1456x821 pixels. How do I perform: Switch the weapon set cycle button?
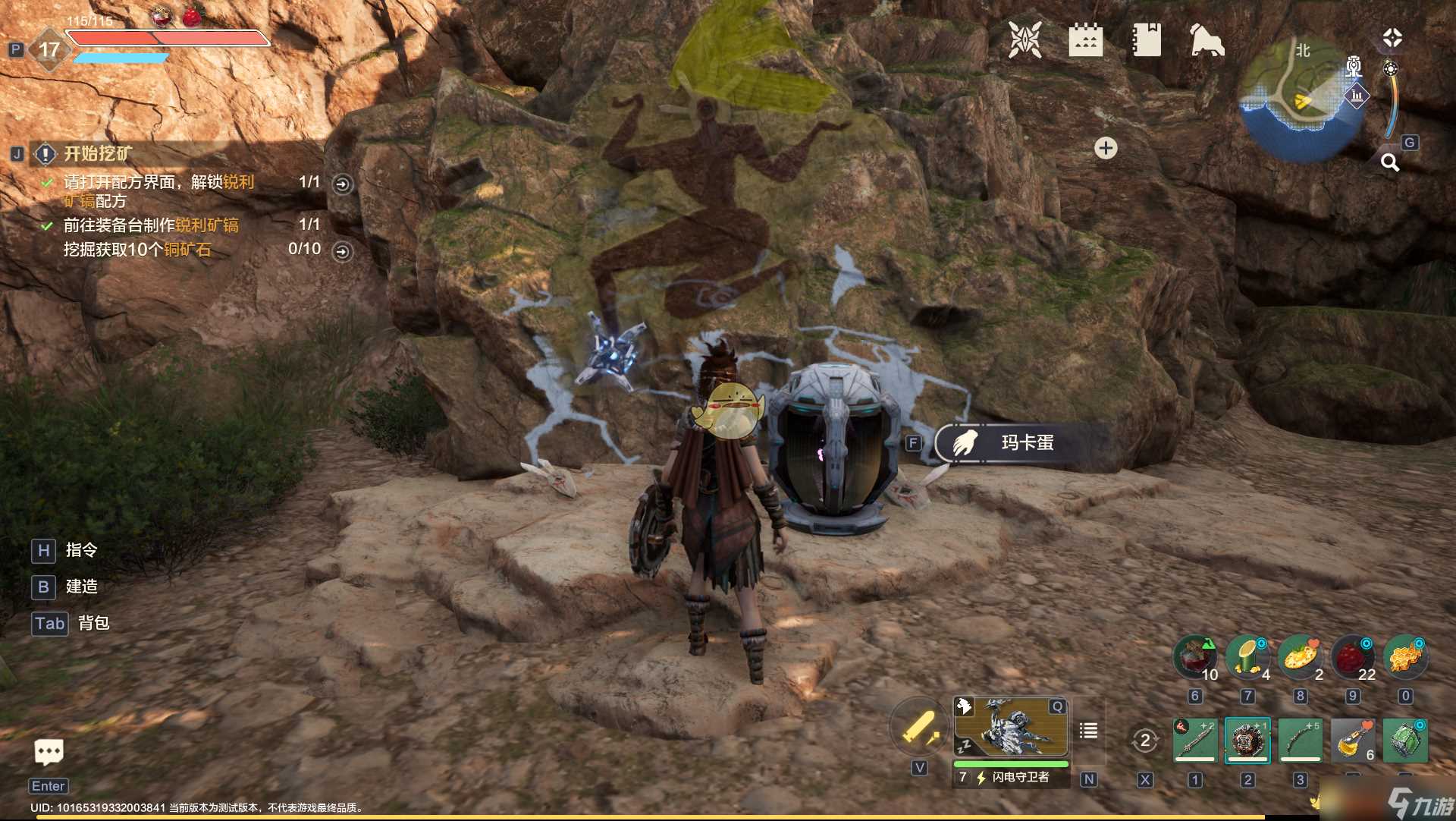(x=1144, y=740)
